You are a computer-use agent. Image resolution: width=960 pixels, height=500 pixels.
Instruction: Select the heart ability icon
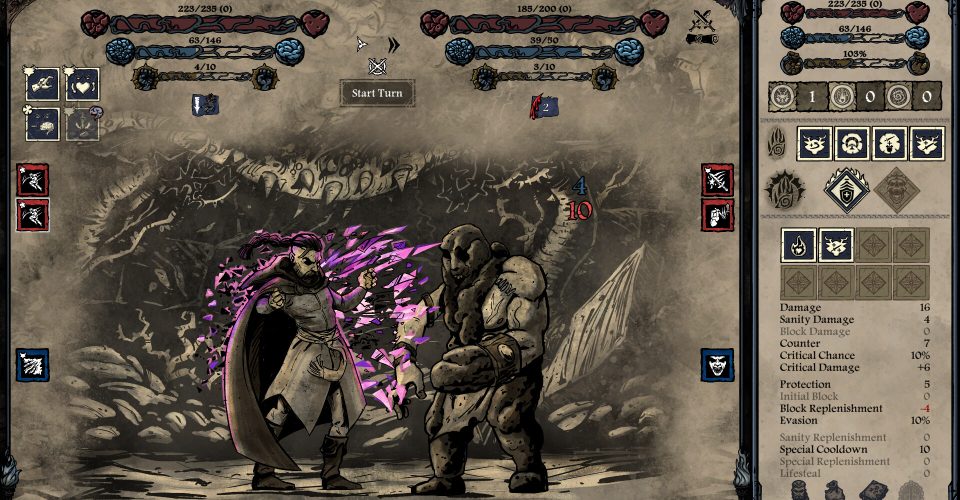[x=82, y=84]
